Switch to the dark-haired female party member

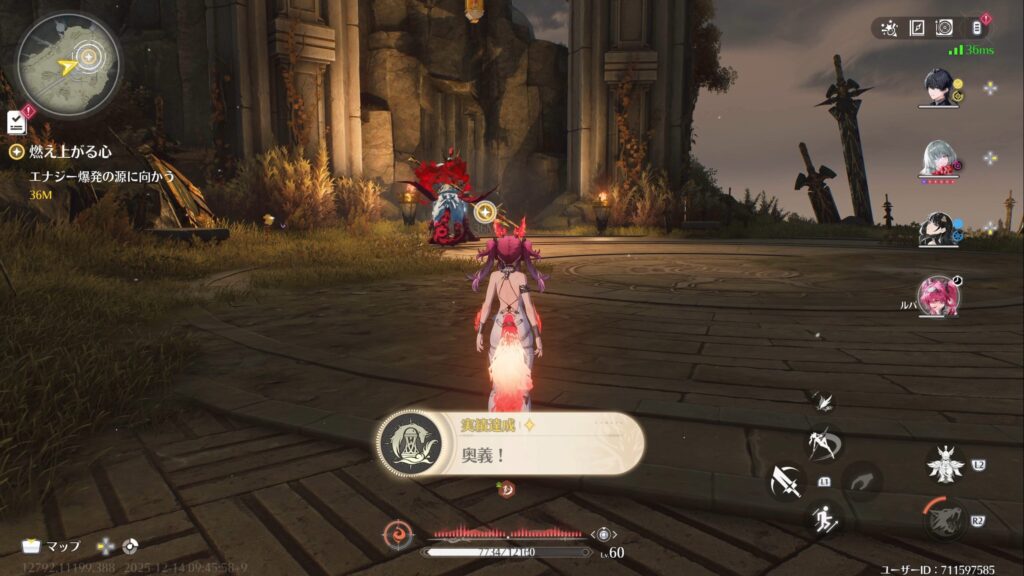click(x=938, y=229)
